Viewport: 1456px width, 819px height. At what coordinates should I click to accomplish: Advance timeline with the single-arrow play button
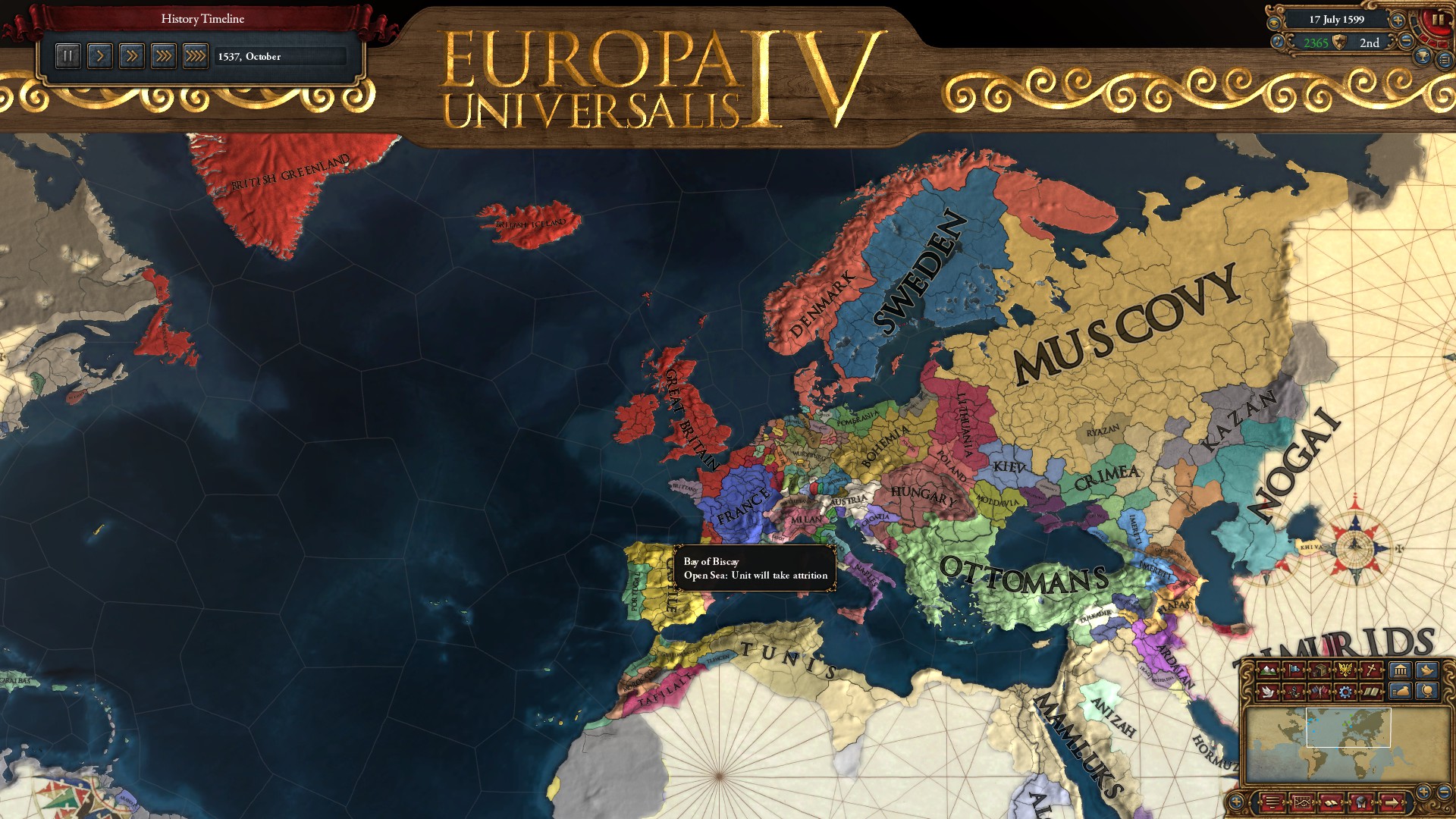[99, 55]
